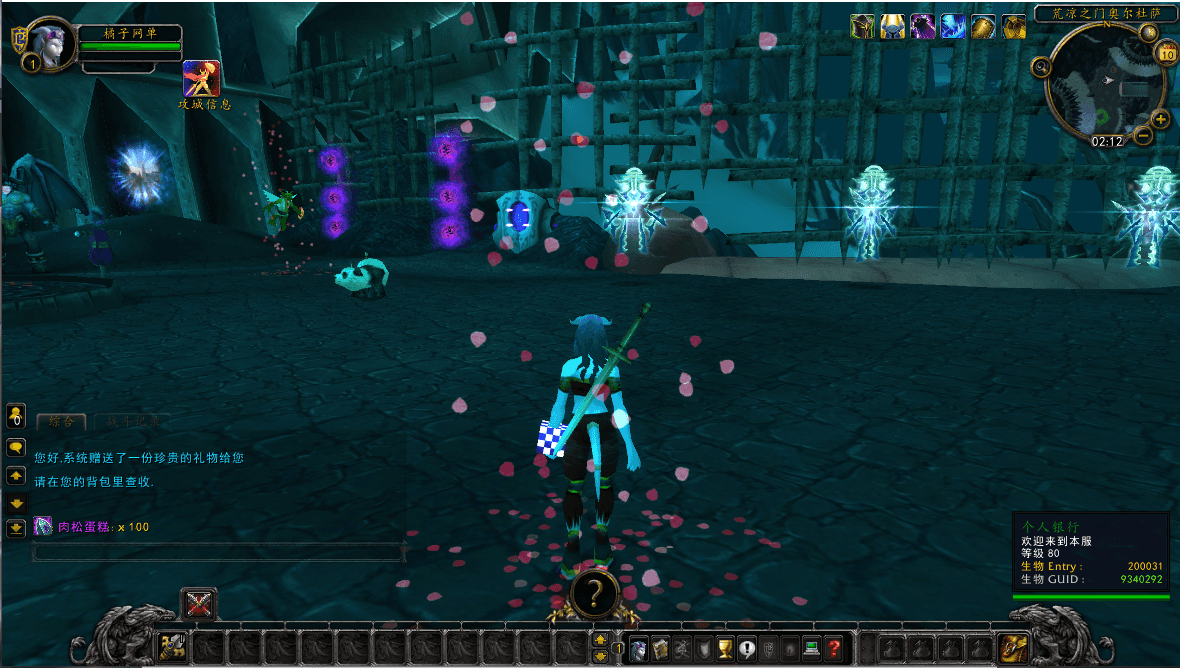Open the 攻城信息 siege info icon
This screenshot has height=668, width=1180.
click(201, 79)
